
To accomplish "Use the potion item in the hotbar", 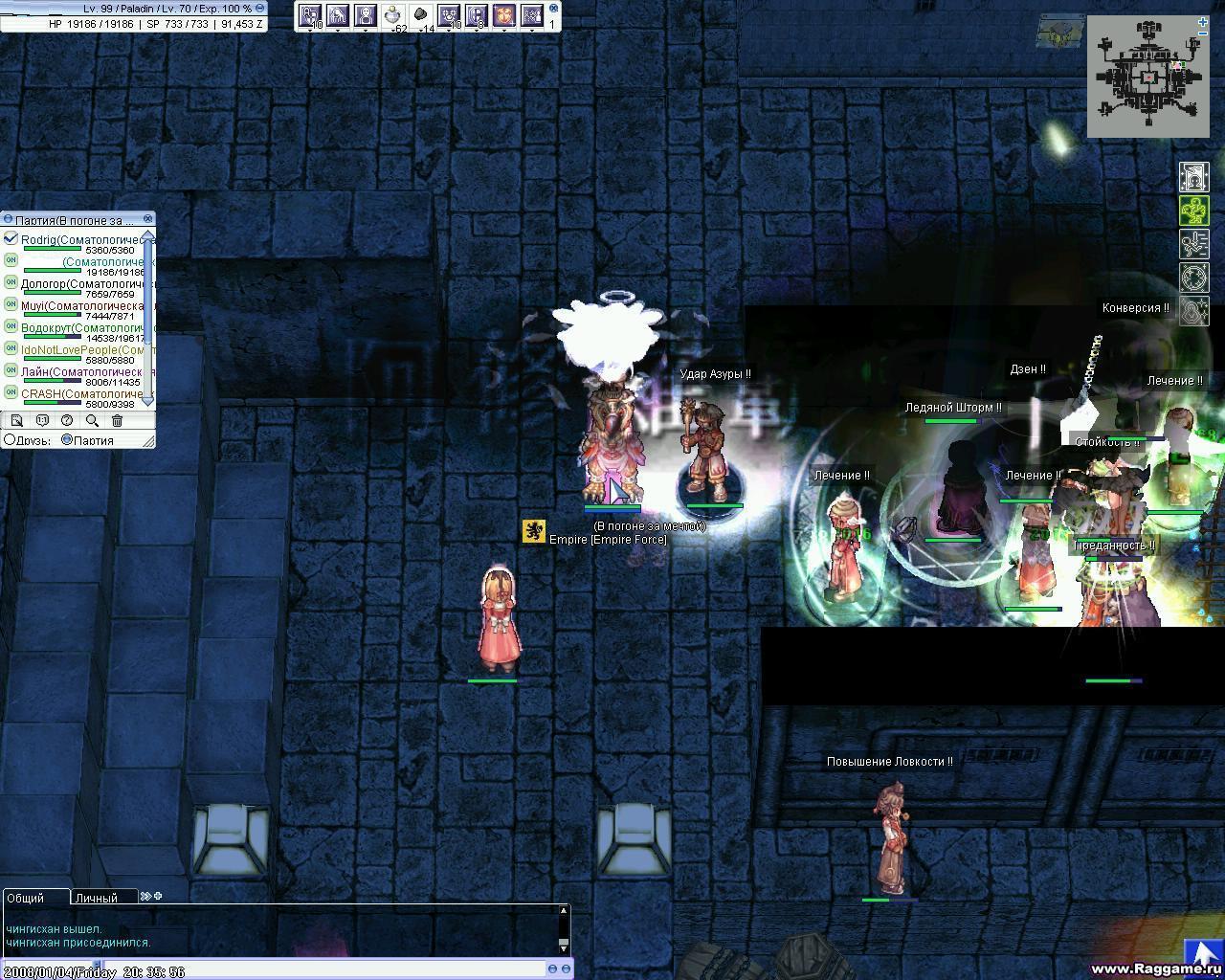I will (392, 15).
